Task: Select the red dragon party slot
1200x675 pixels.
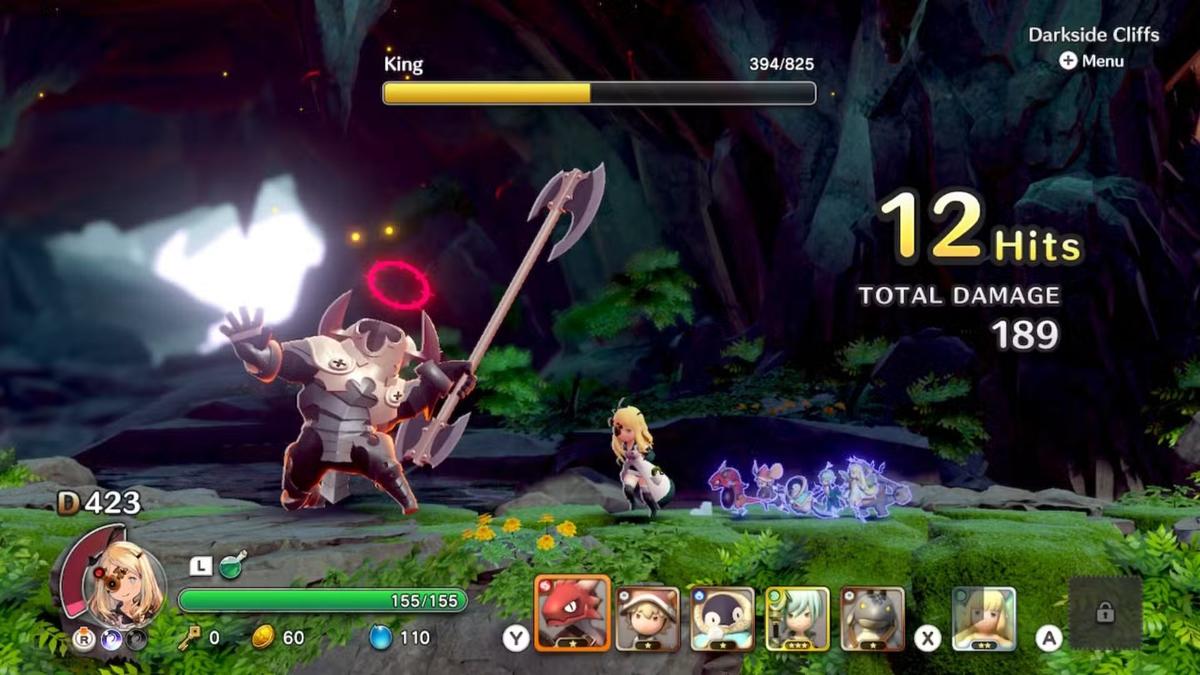Action: tap(572, 613)
